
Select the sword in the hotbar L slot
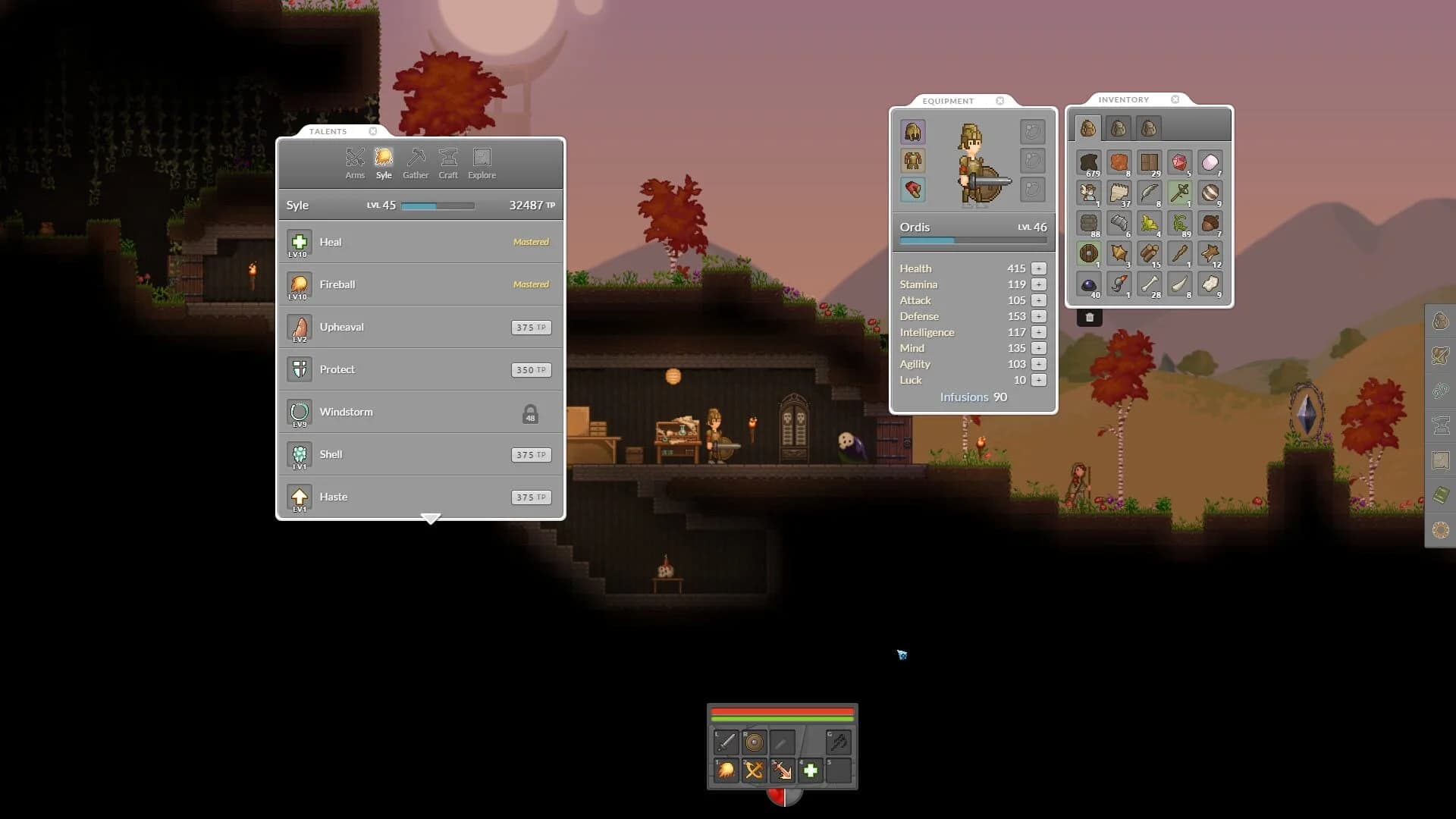pyautogui.click(x=726, y=742)
